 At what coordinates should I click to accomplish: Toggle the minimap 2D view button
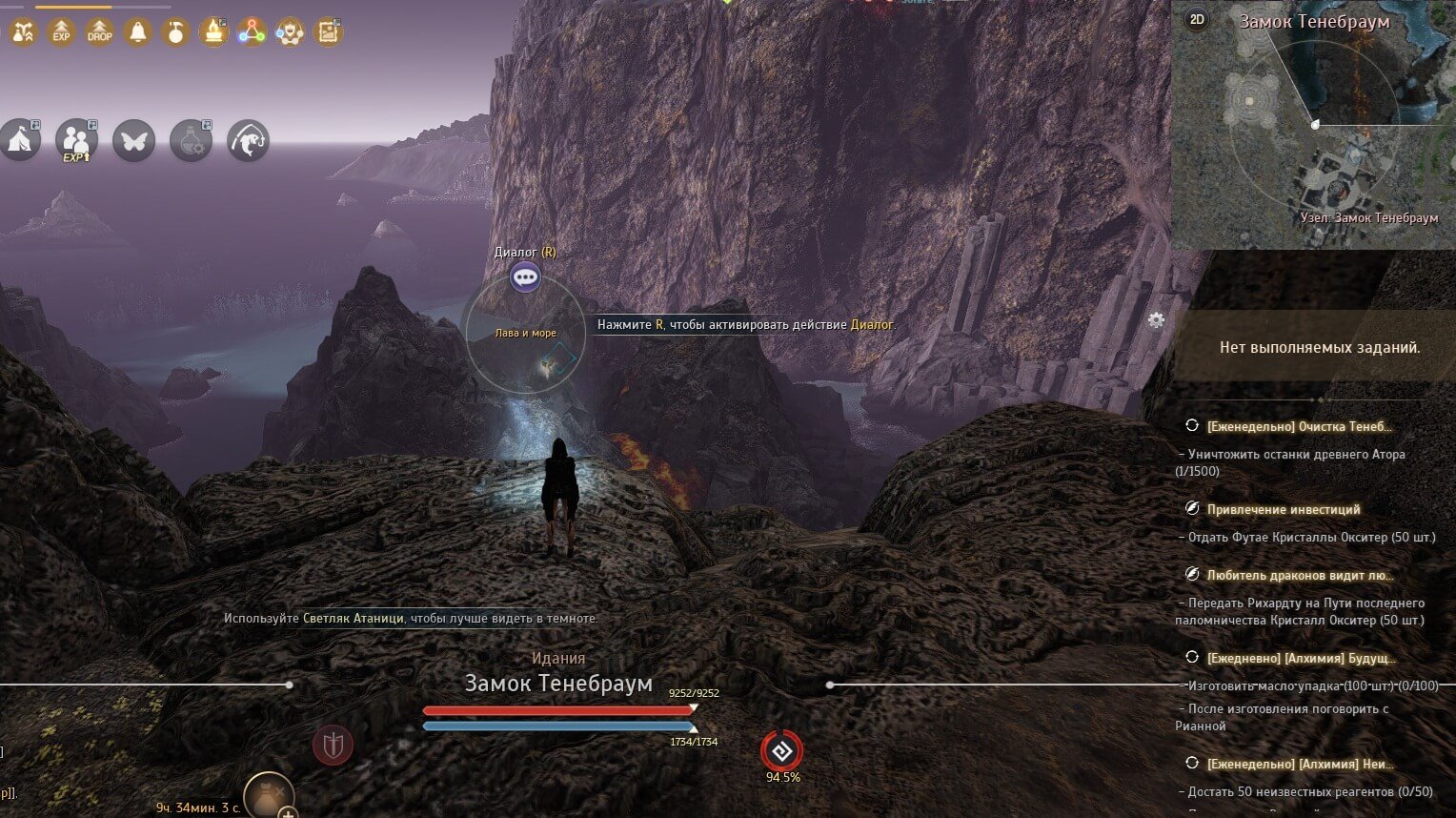tap(1197, 19)
